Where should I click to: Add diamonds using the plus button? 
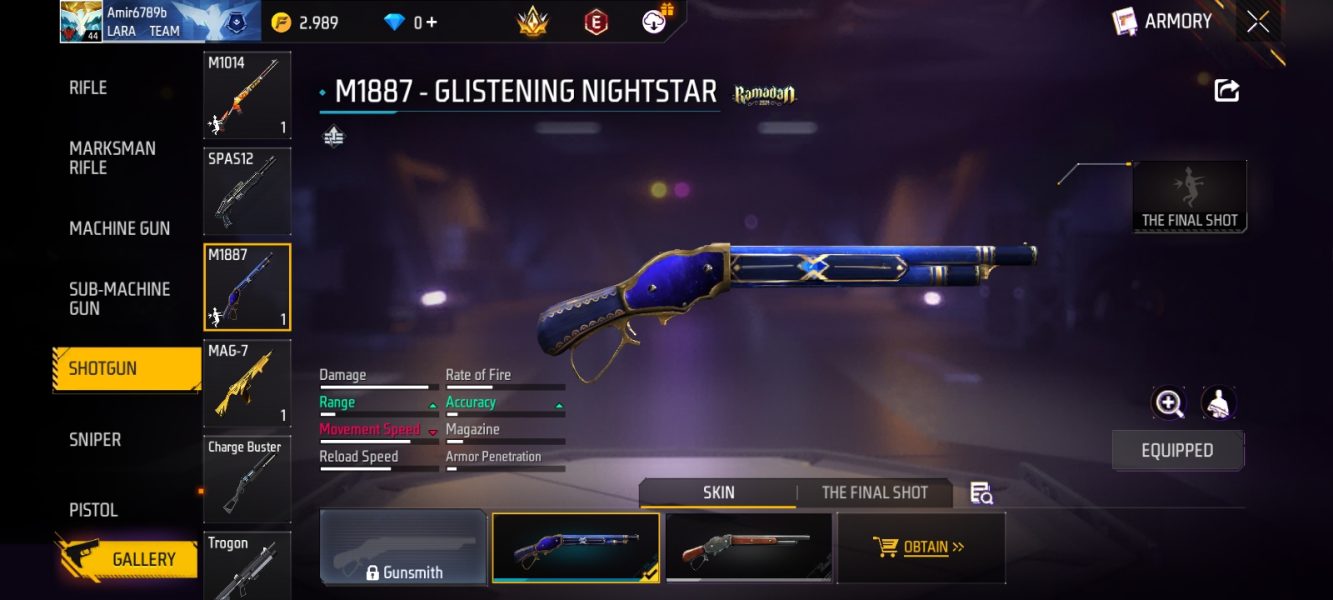(432, 22)
